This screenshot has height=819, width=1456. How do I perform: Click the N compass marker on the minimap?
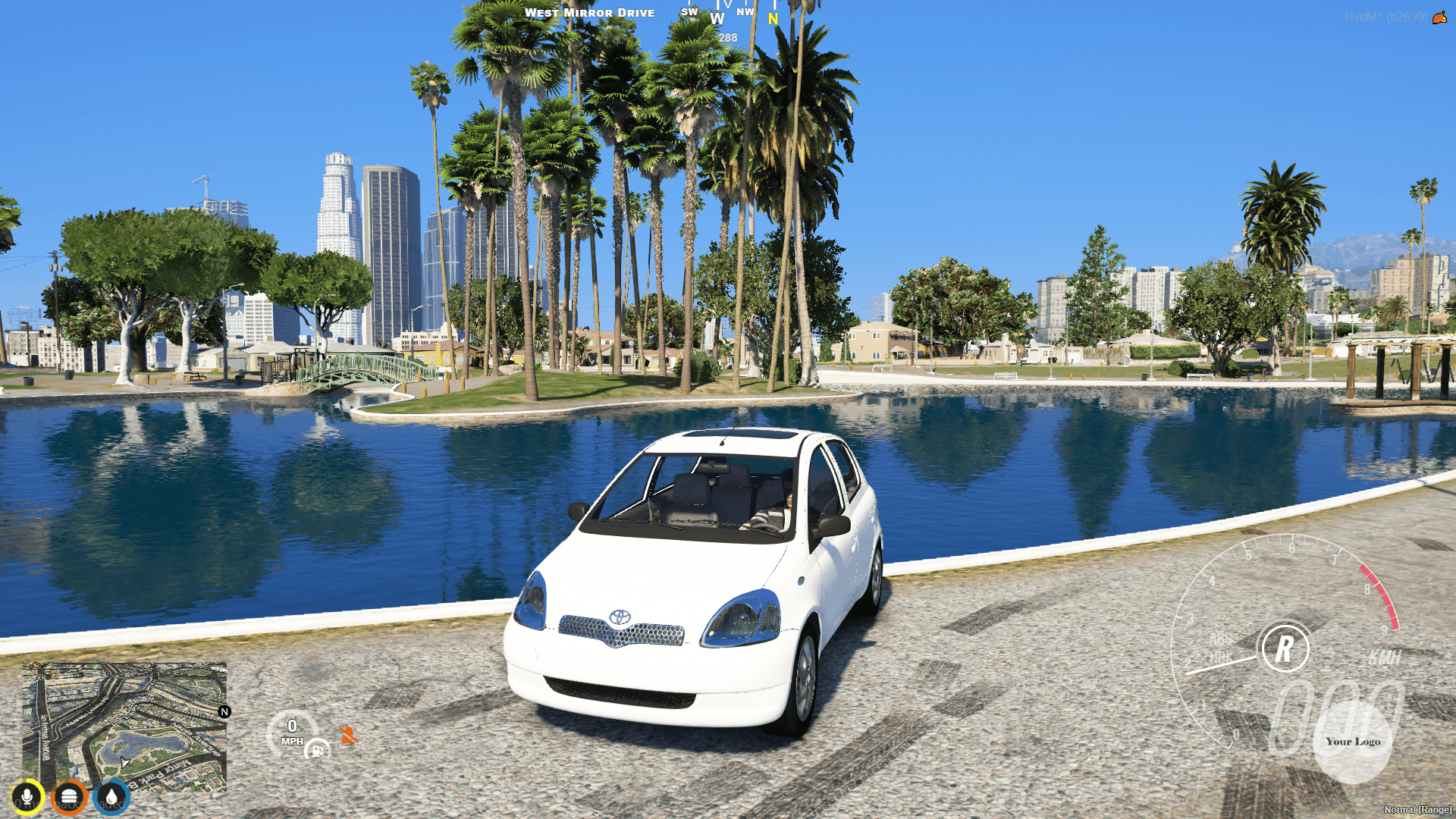tap(224, 711)
